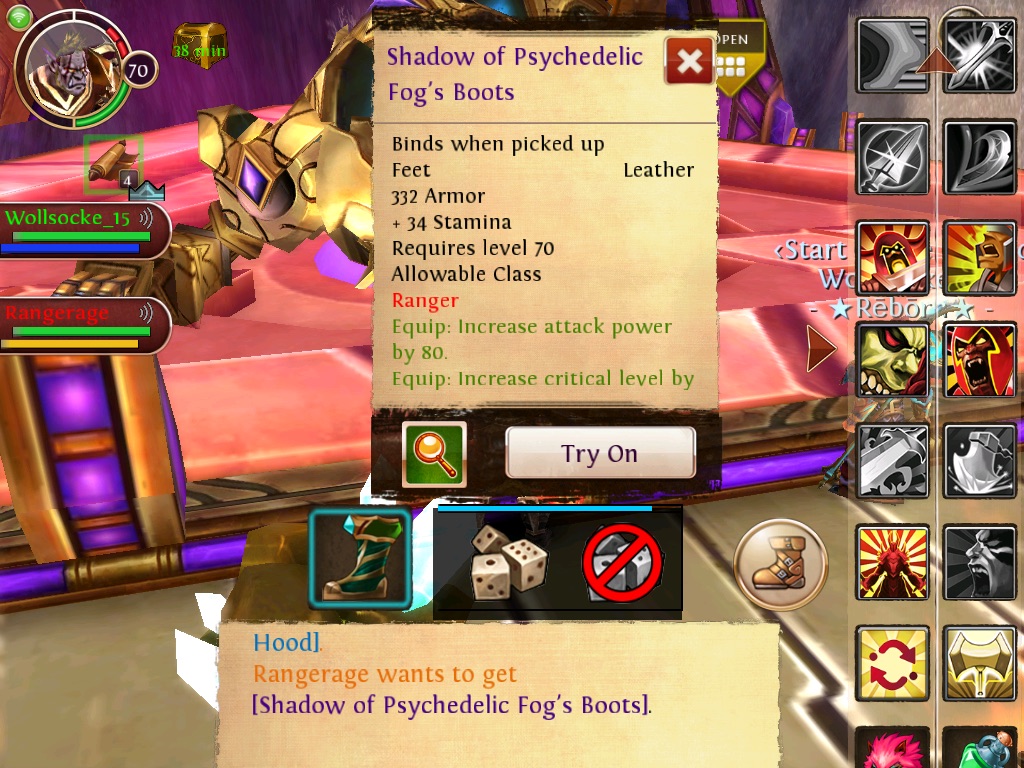Screen dimensions: 1024x768
Task: Inspect item with the magnifying glass button
Action: click(x=434, y=454)
